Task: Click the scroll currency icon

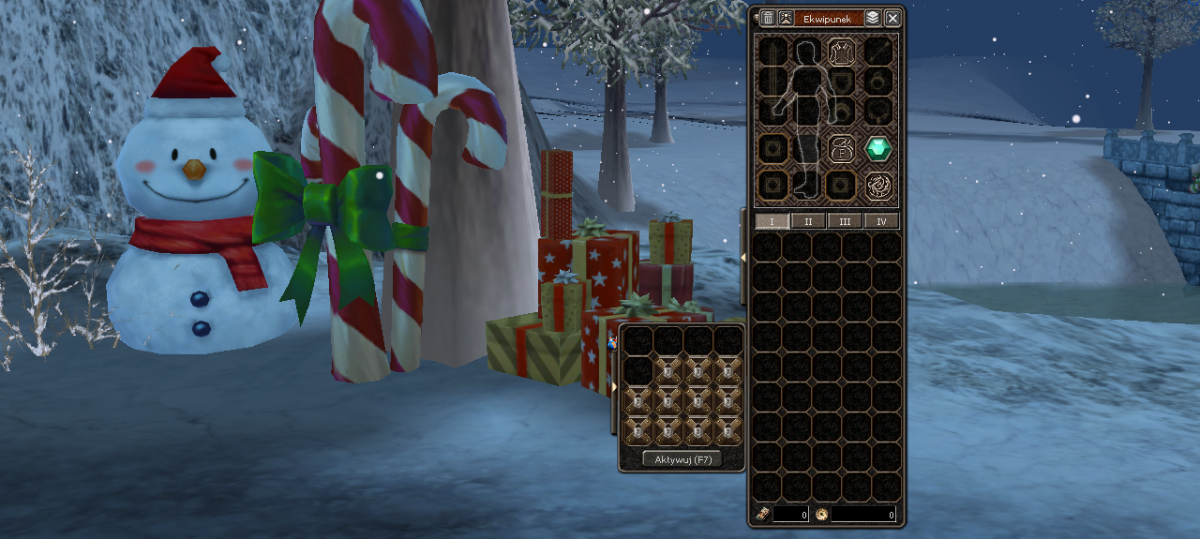Action: (x=762, y=515)
